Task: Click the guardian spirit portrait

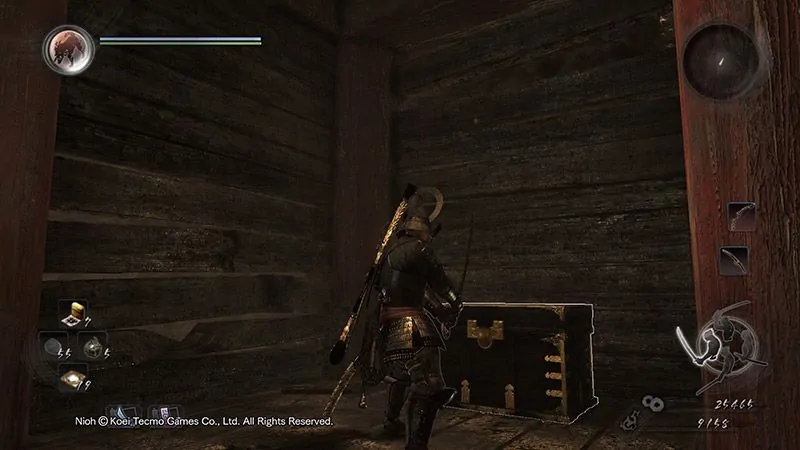Action: (x=69, y=49)
